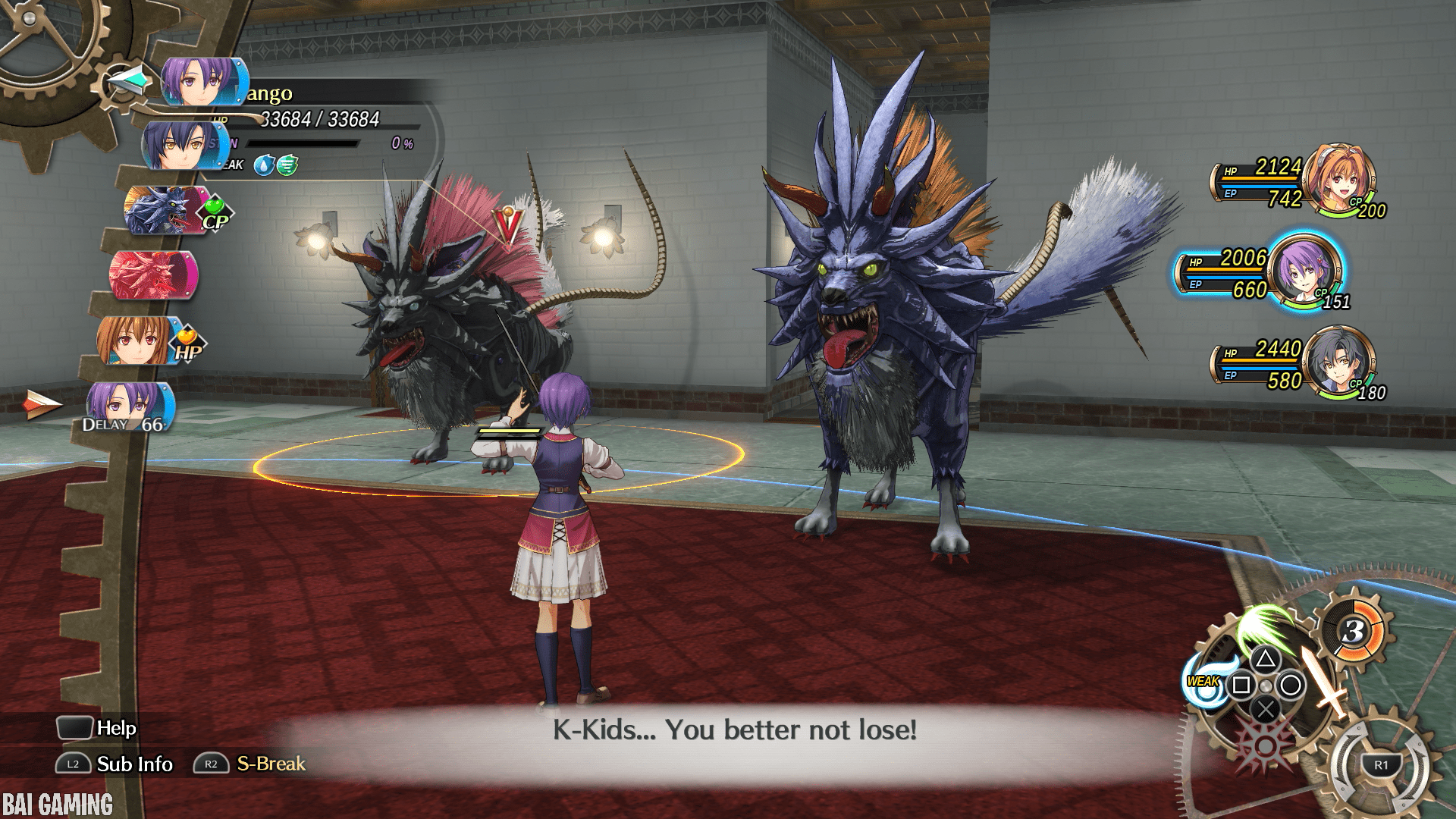Select the dark-haired boy's party status portrait

pos(1341,361)
